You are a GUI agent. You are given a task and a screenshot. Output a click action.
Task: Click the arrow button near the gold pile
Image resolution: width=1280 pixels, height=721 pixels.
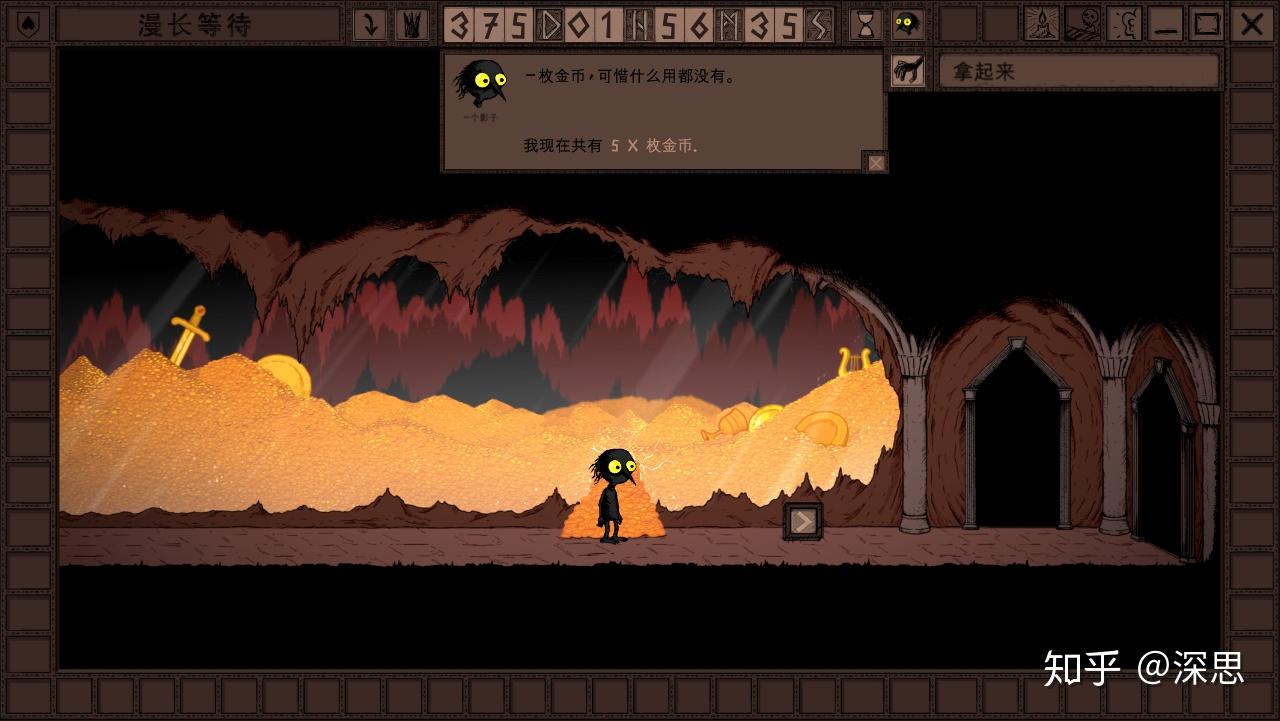802,521
